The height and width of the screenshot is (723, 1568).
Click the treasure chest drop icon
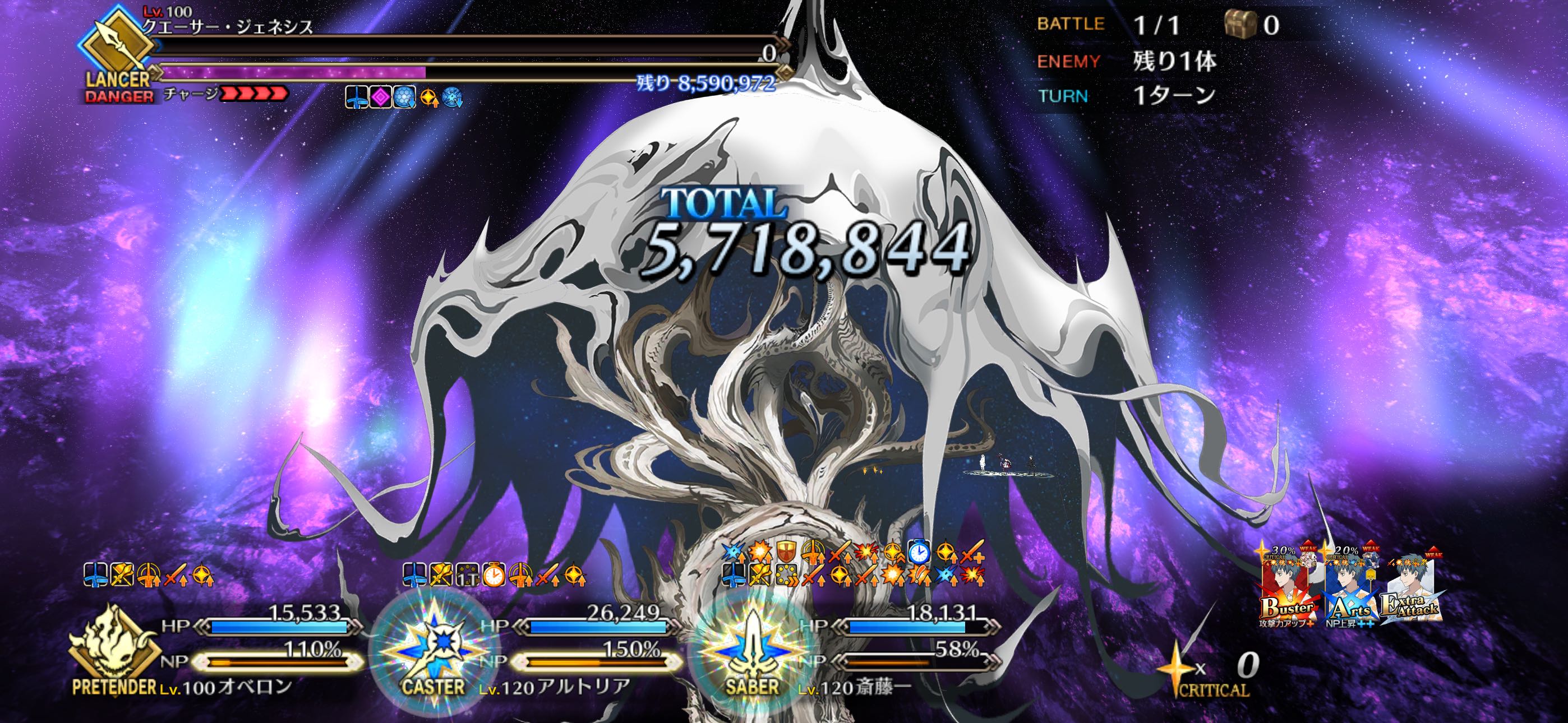point(1240,25)
